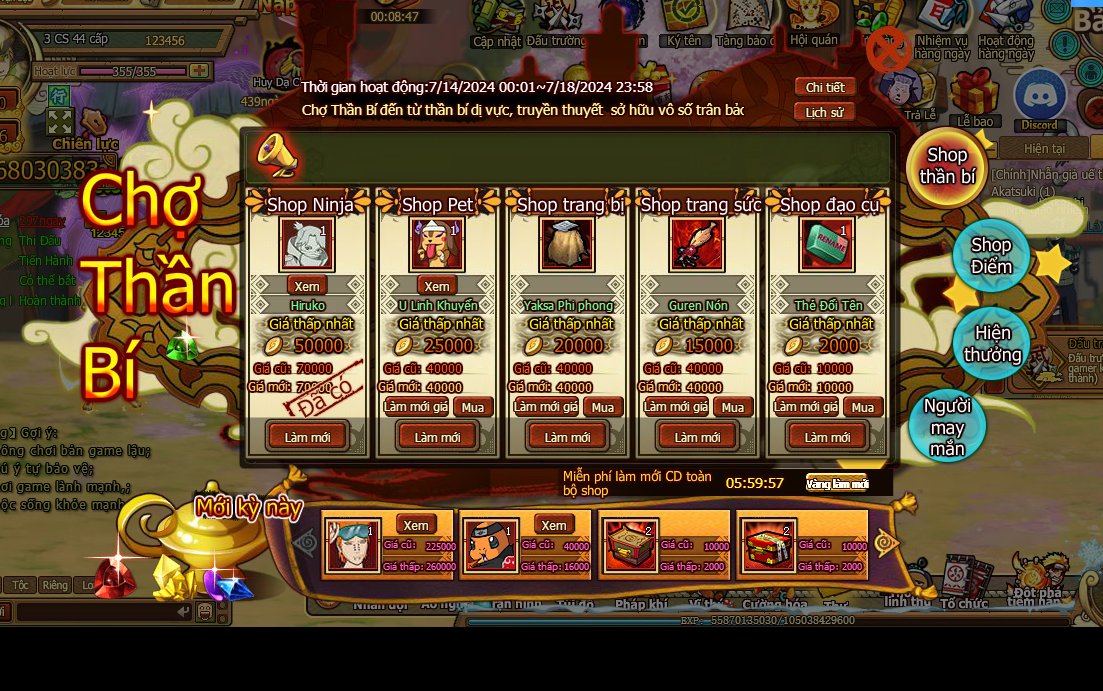Close the Chợ Thần Bí window
The width and height of the screenshot is (1103, 691).
887,50
